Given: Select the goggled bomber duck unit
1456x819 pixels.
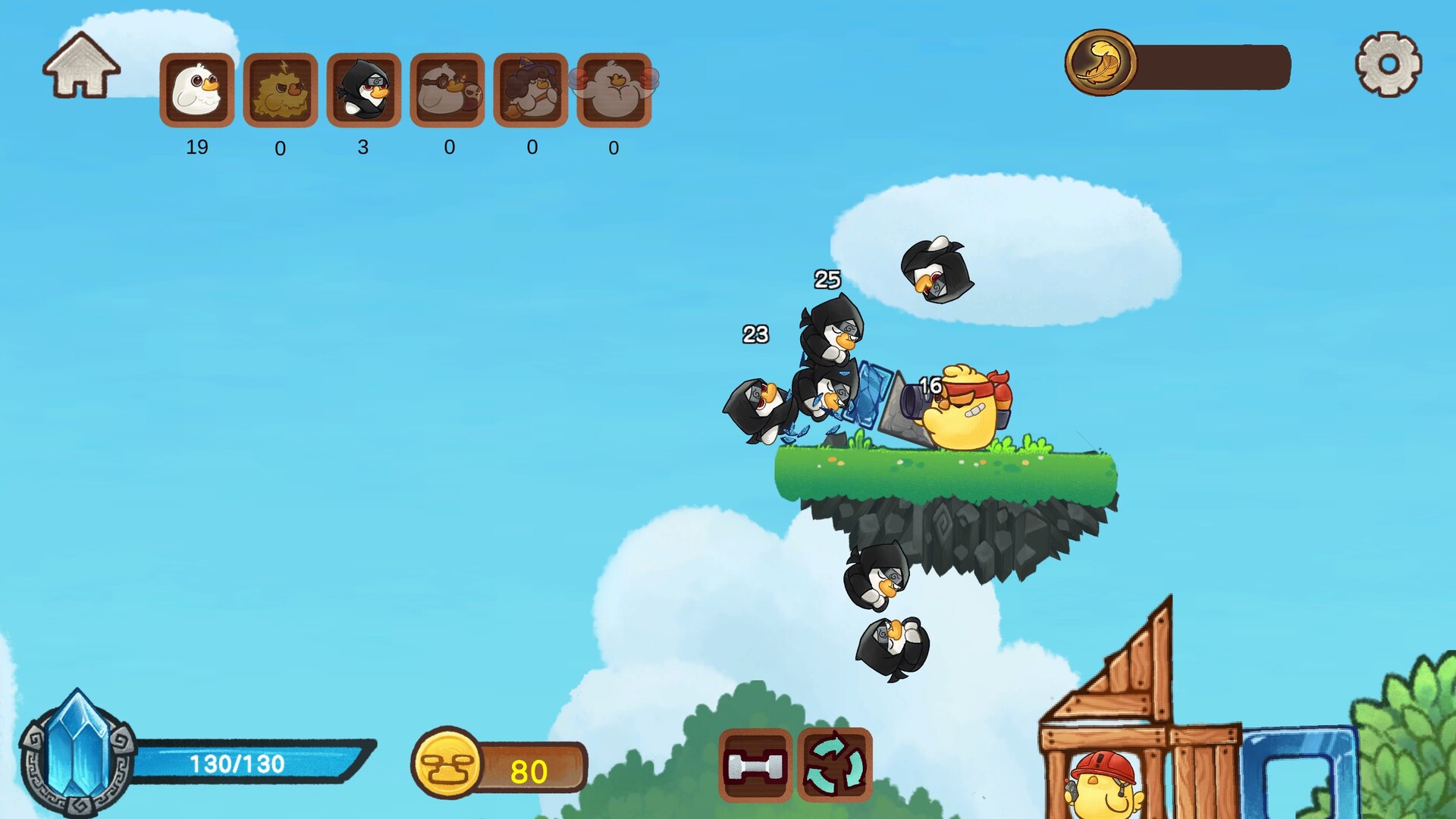Looking at the screenshot, I should tap(447, 91).
